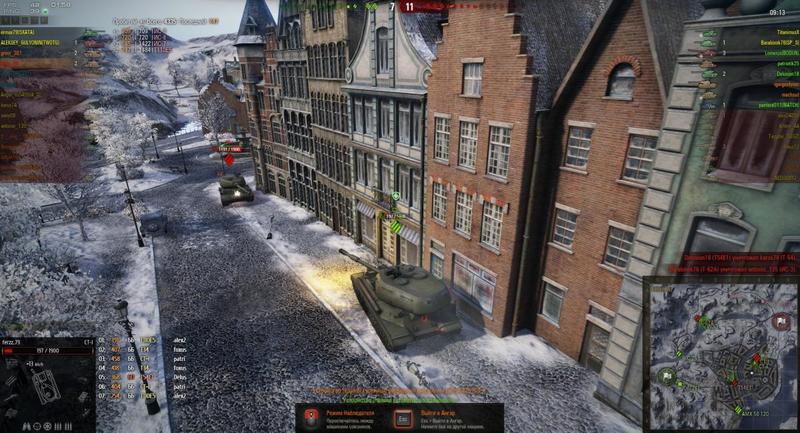Choose gmer_381 in the allied roster
Viewport: 800px width, 433px height.
tap(15, 54)
